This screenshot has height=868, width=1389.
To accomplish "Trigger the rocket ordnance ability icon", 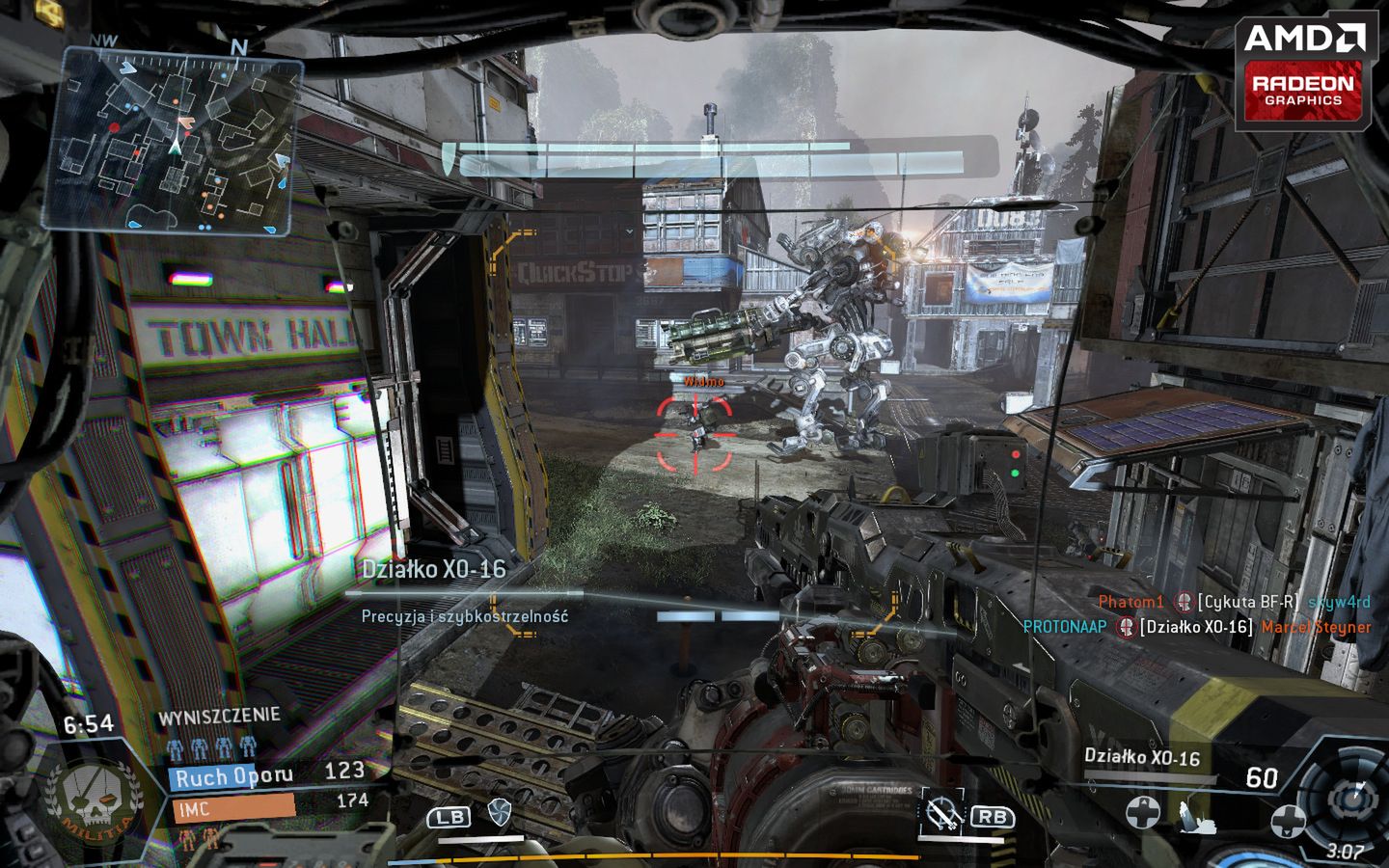I will click(x=940, y=815).
